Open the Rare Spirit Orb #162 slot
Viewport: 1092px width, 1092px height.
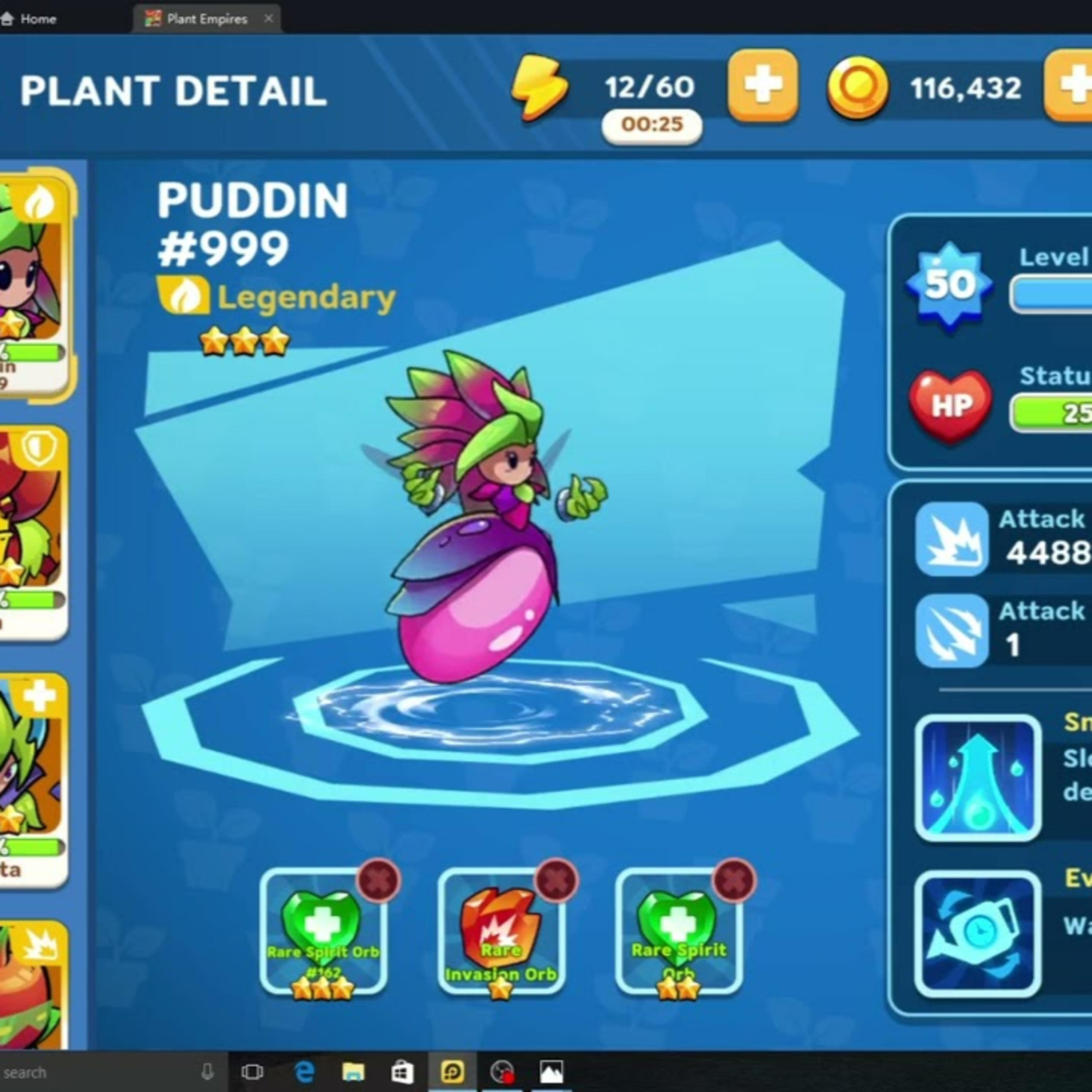[323, 933]
